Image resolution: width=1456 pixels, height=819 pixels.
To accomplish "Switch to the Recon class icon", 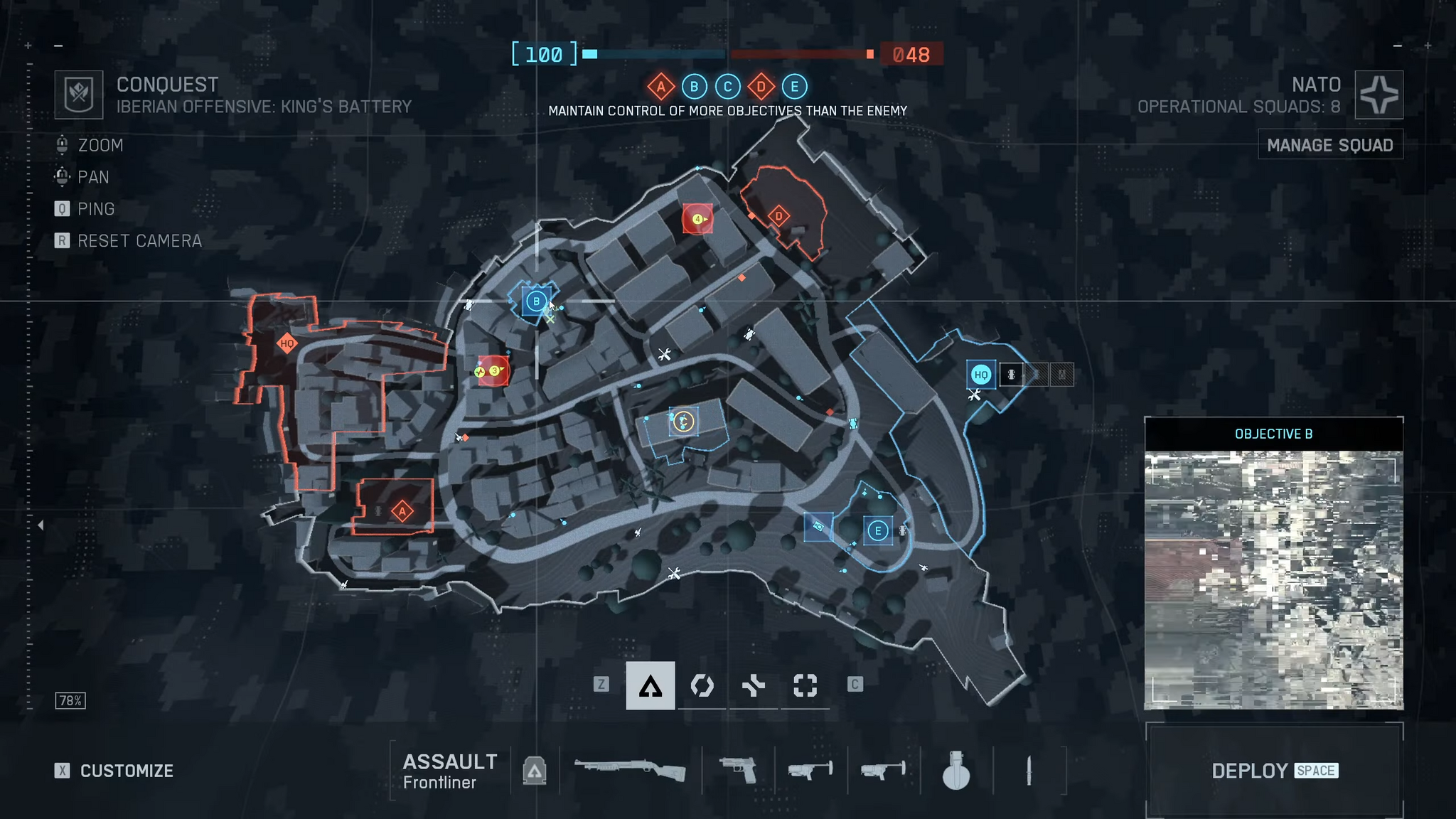I will pos(805,685).
